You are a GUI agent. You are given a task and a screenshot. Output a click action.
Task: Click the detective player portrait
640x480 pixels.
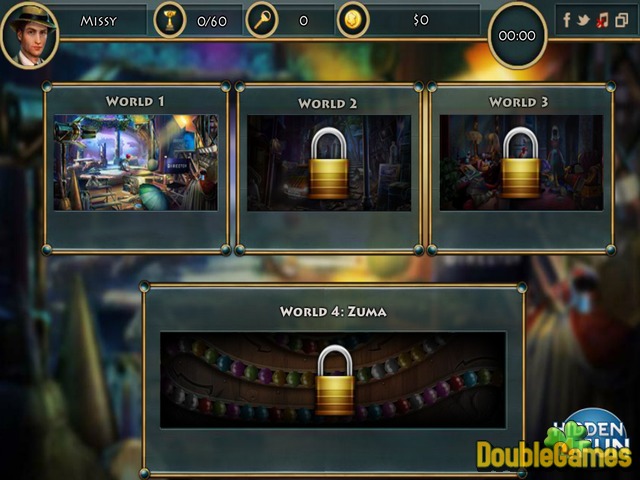click(x=29, y=34)
